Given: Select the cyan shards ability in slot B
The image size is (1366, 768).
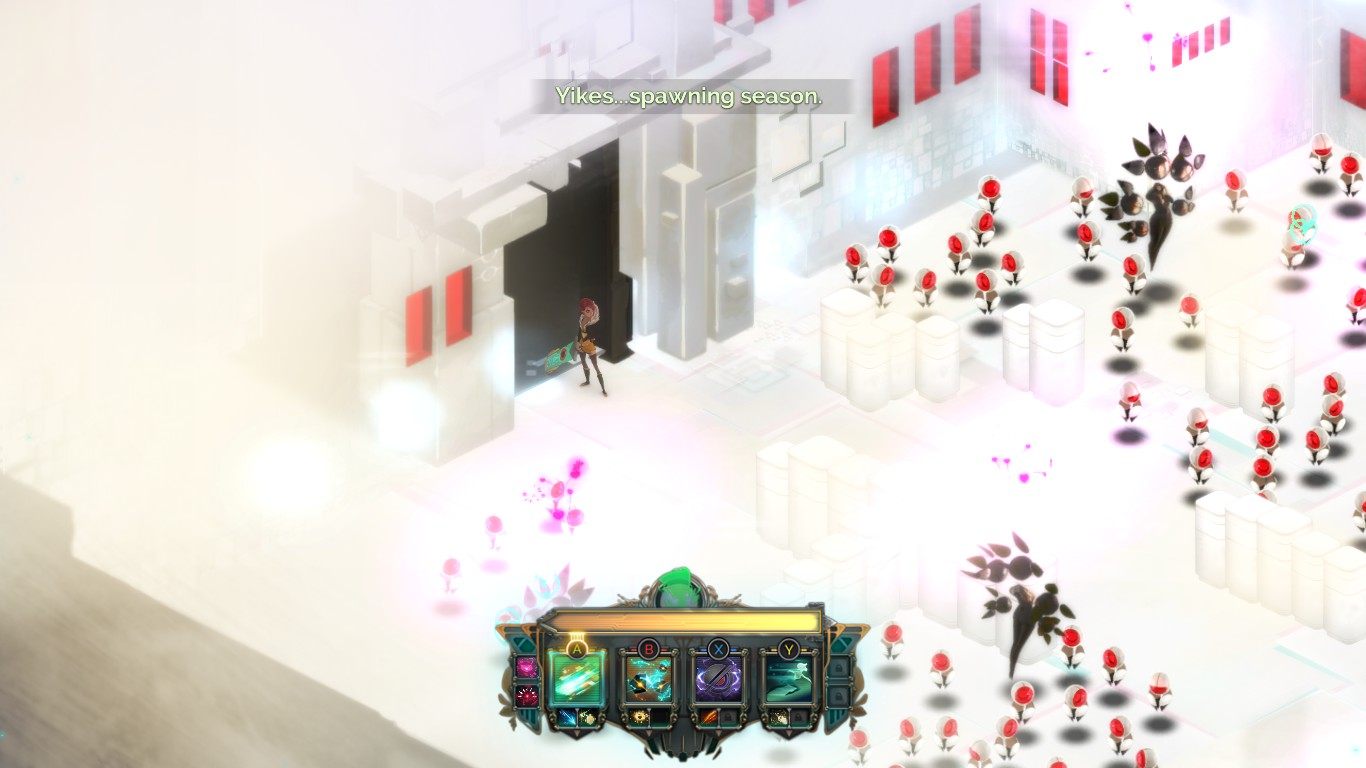Looking at the screenshot, I should coord(648,679).
